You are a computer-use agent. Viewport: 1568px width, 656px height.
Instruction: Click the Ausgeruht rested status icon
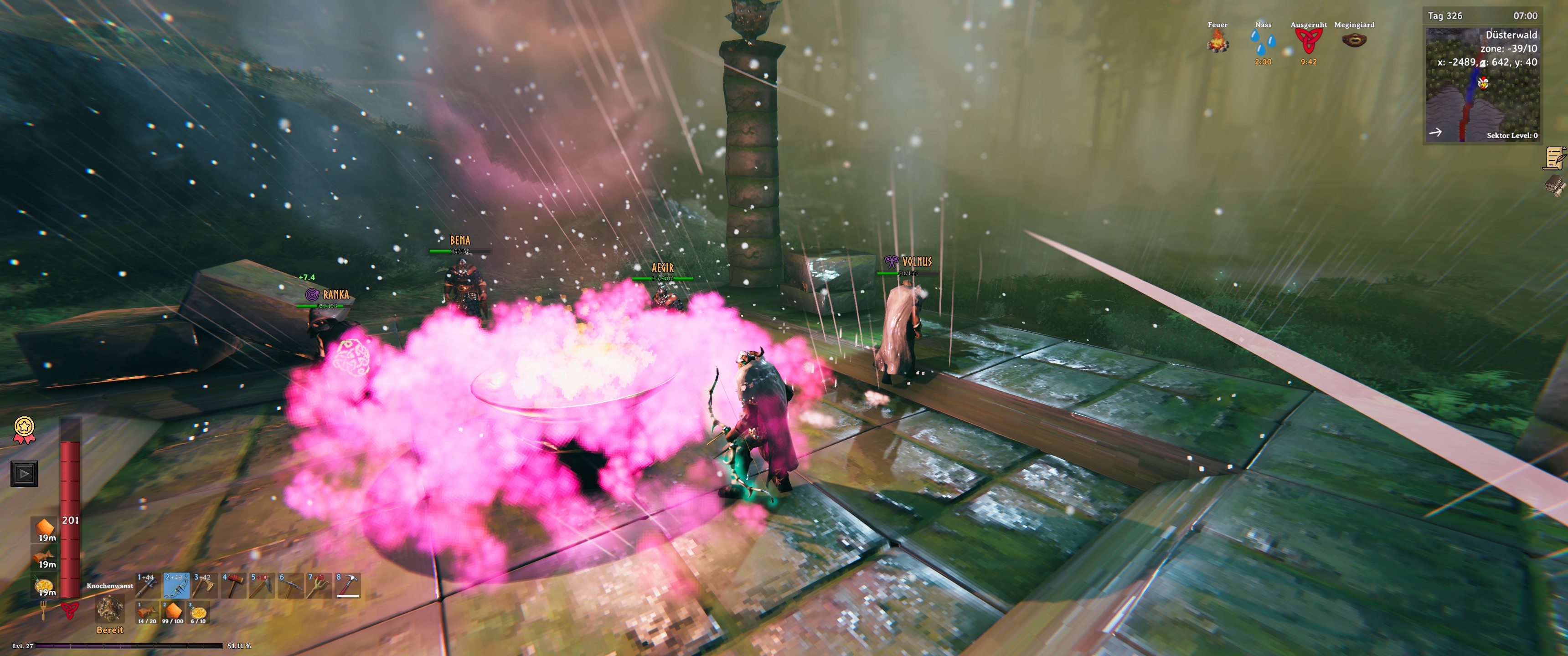[1308, 41]
